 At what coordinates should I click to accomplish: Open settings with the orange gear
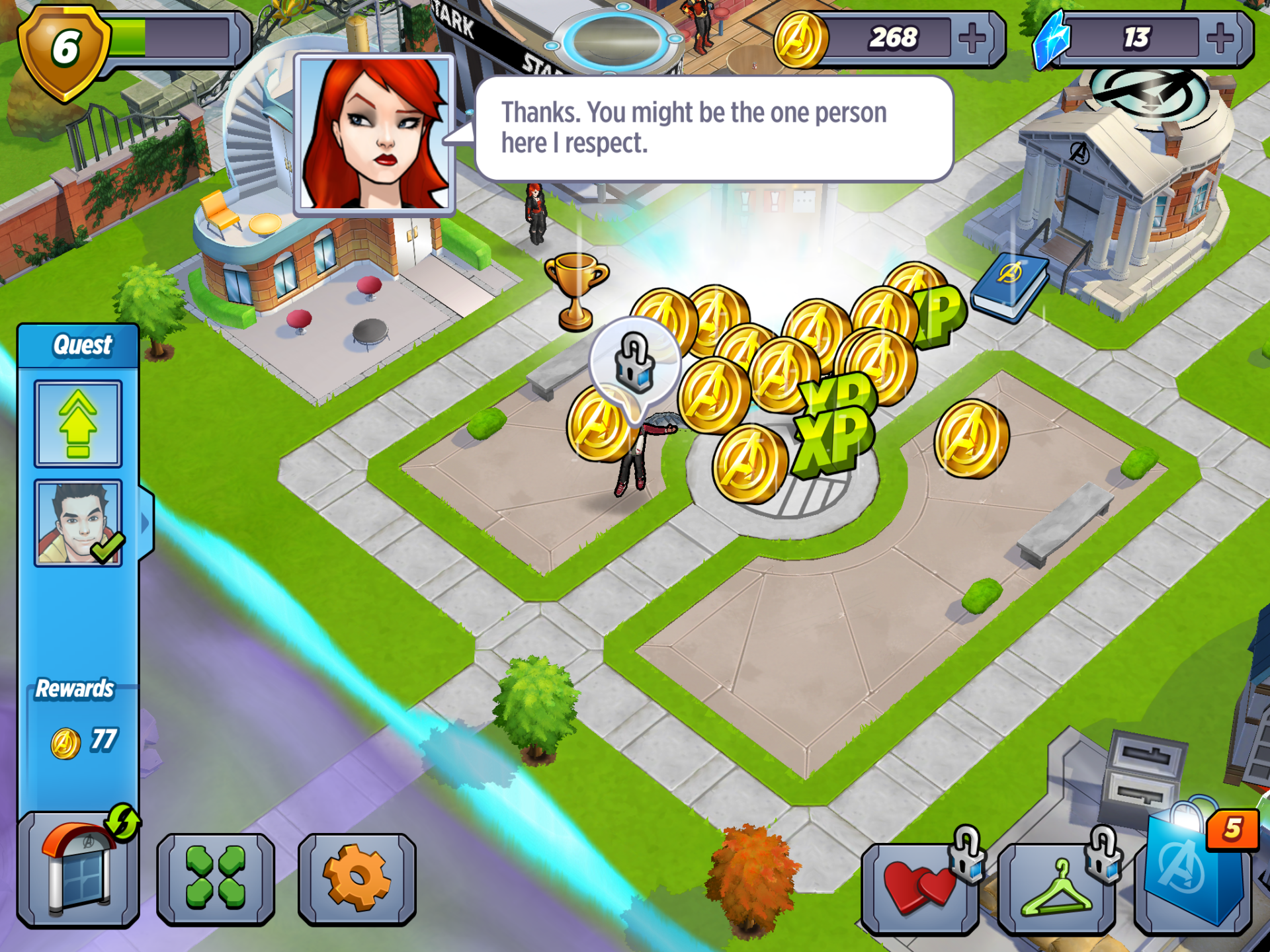(357, 877)
